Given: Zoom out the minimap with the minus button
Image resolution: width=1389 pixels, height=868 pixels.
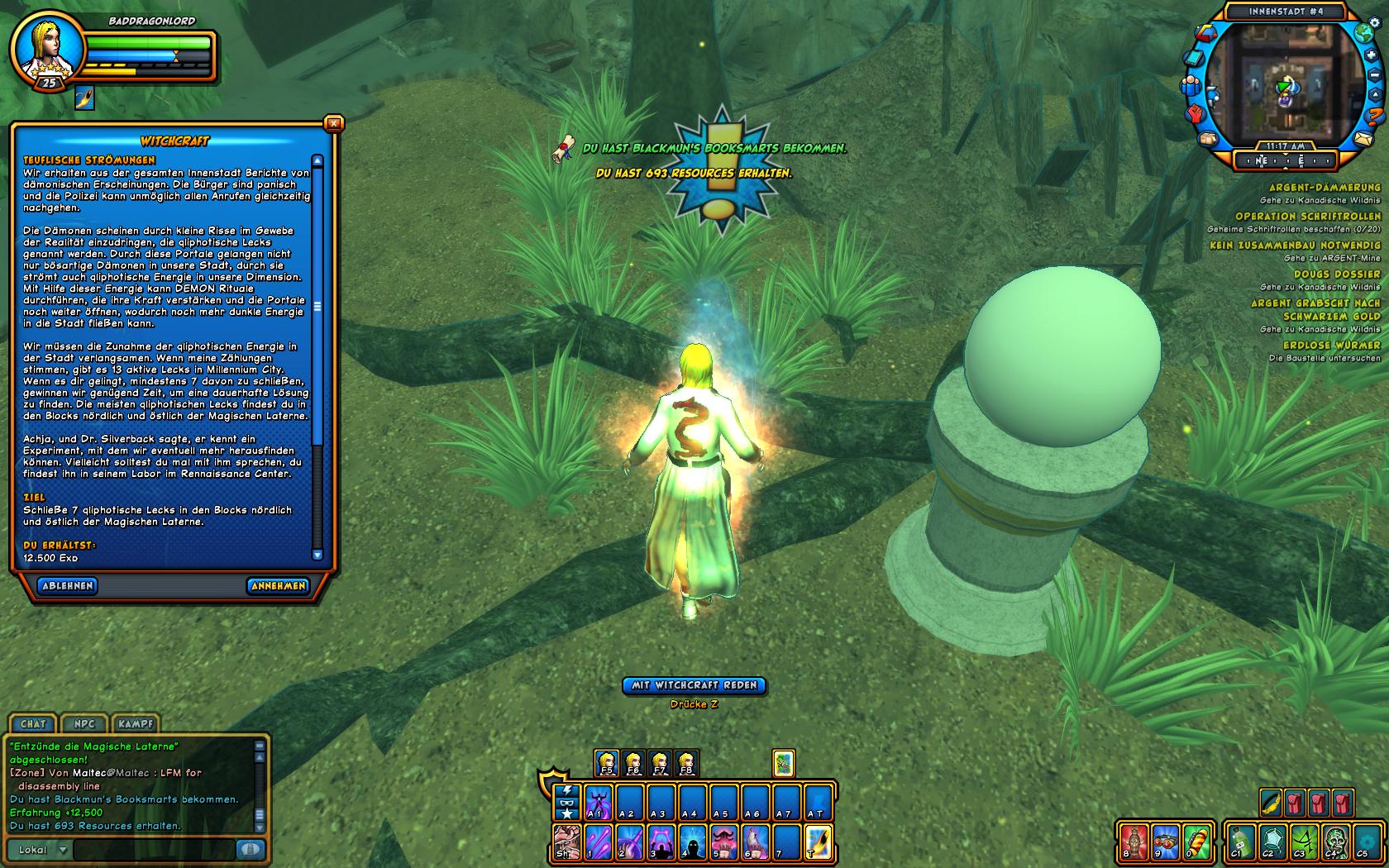Looking at the screenshot, I should [1376, 75].
